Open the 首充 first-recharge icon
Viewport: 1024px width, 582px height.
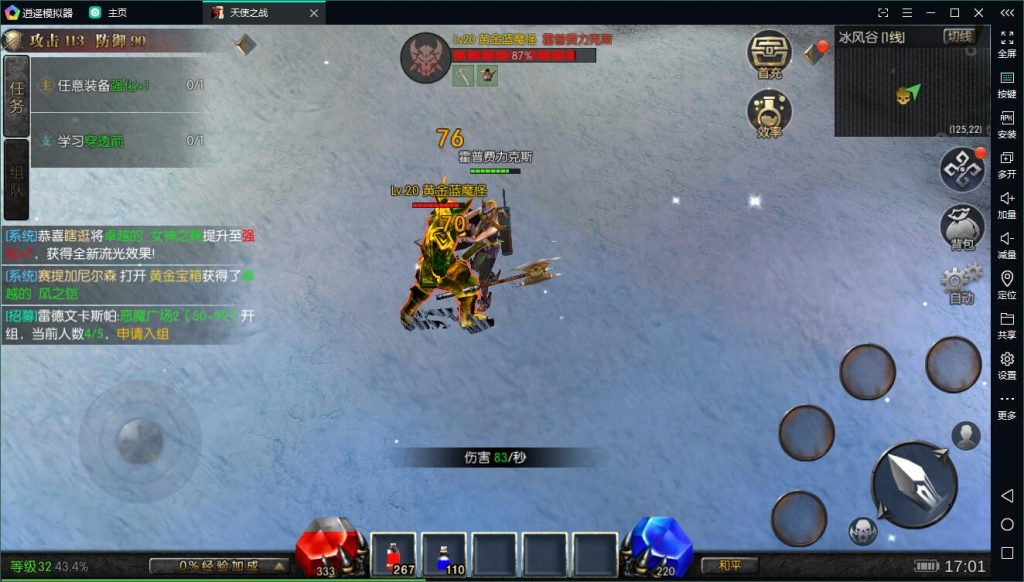pos(769,54)
